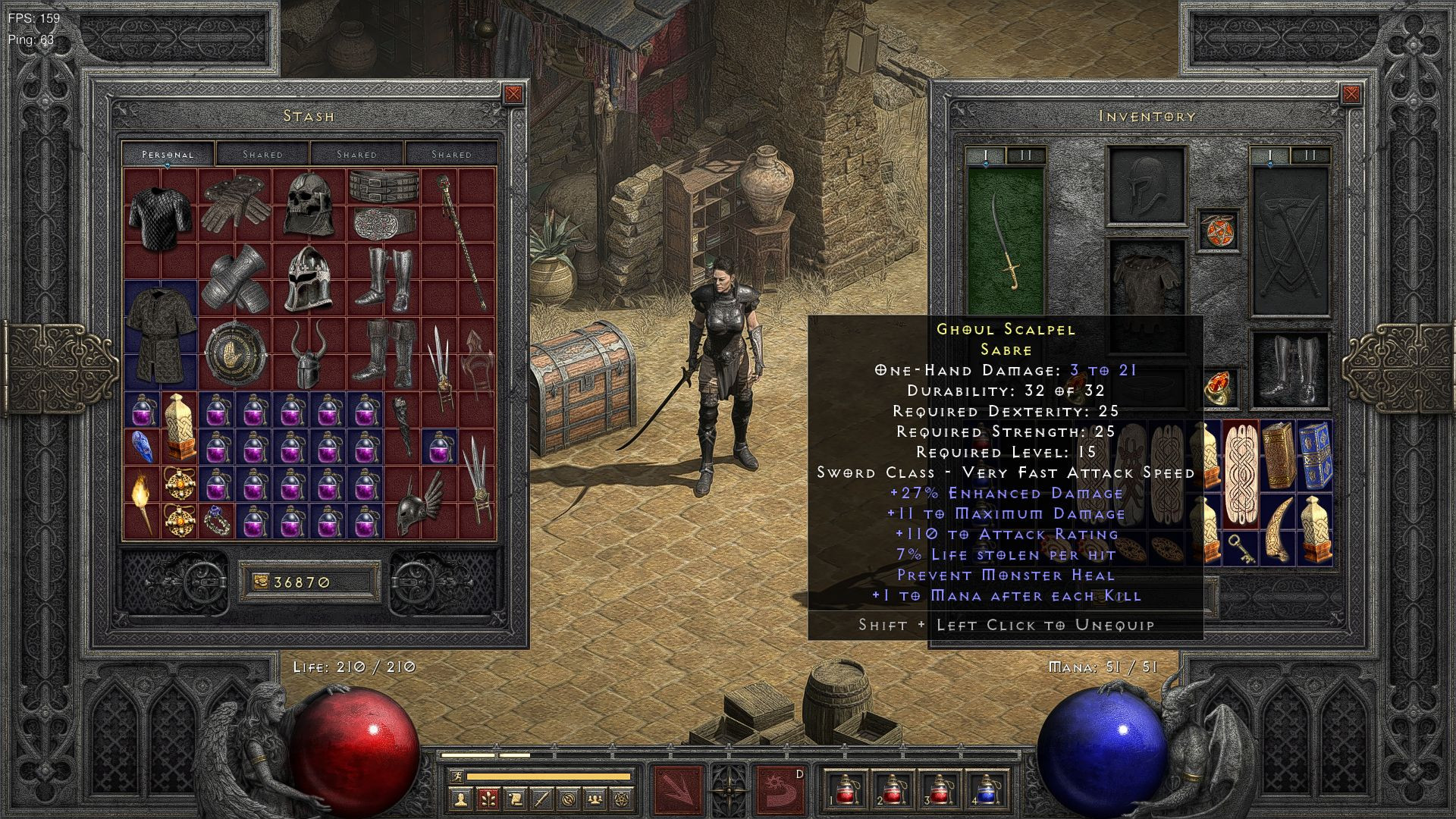Viewport: 1456px width, 819px height.
Task: Use the blue mana potion in belt
Action: click(985, 790)
